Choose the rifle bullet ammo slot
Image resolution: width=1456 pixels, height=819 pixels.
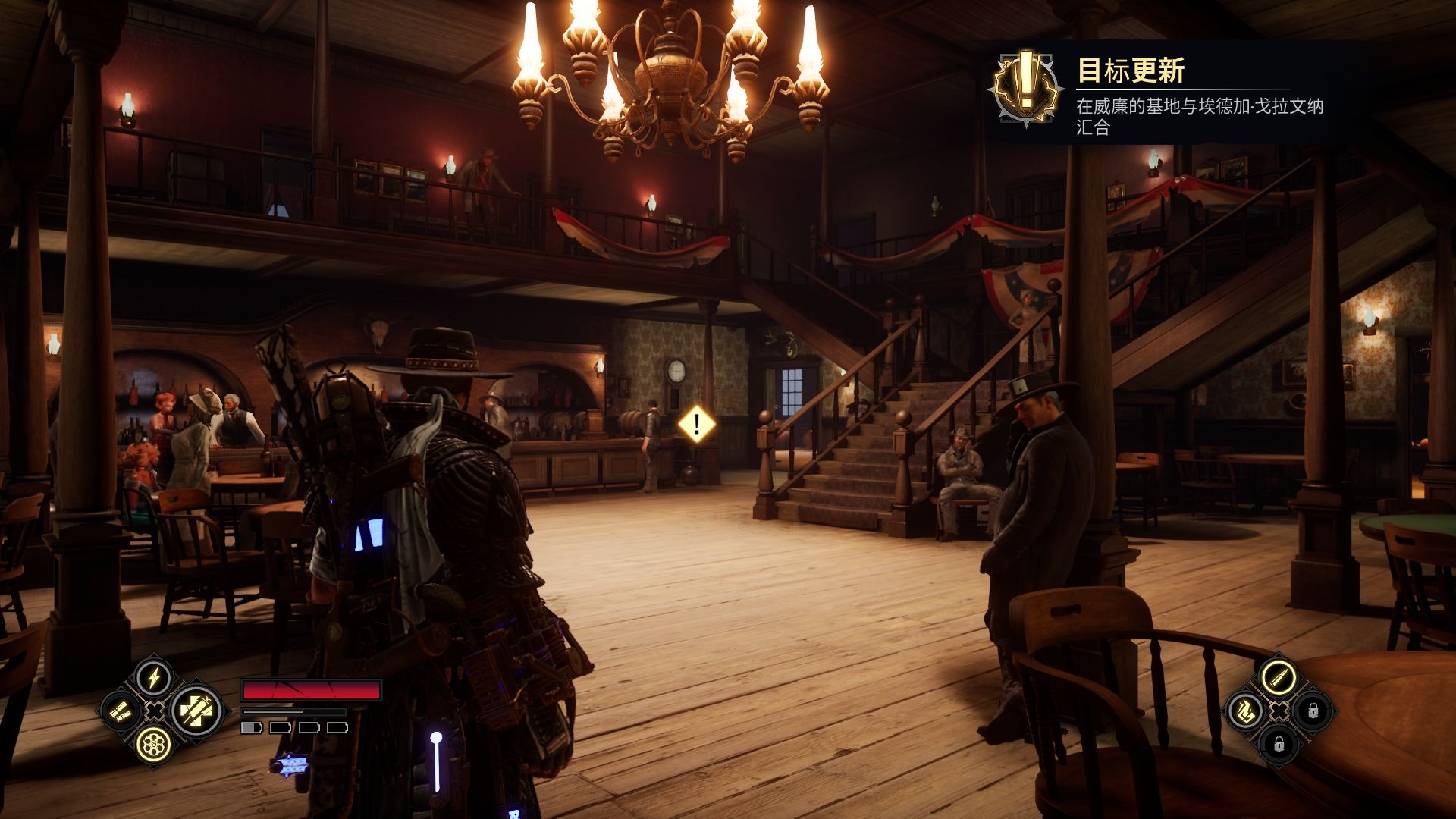[x=1279, y=674]
